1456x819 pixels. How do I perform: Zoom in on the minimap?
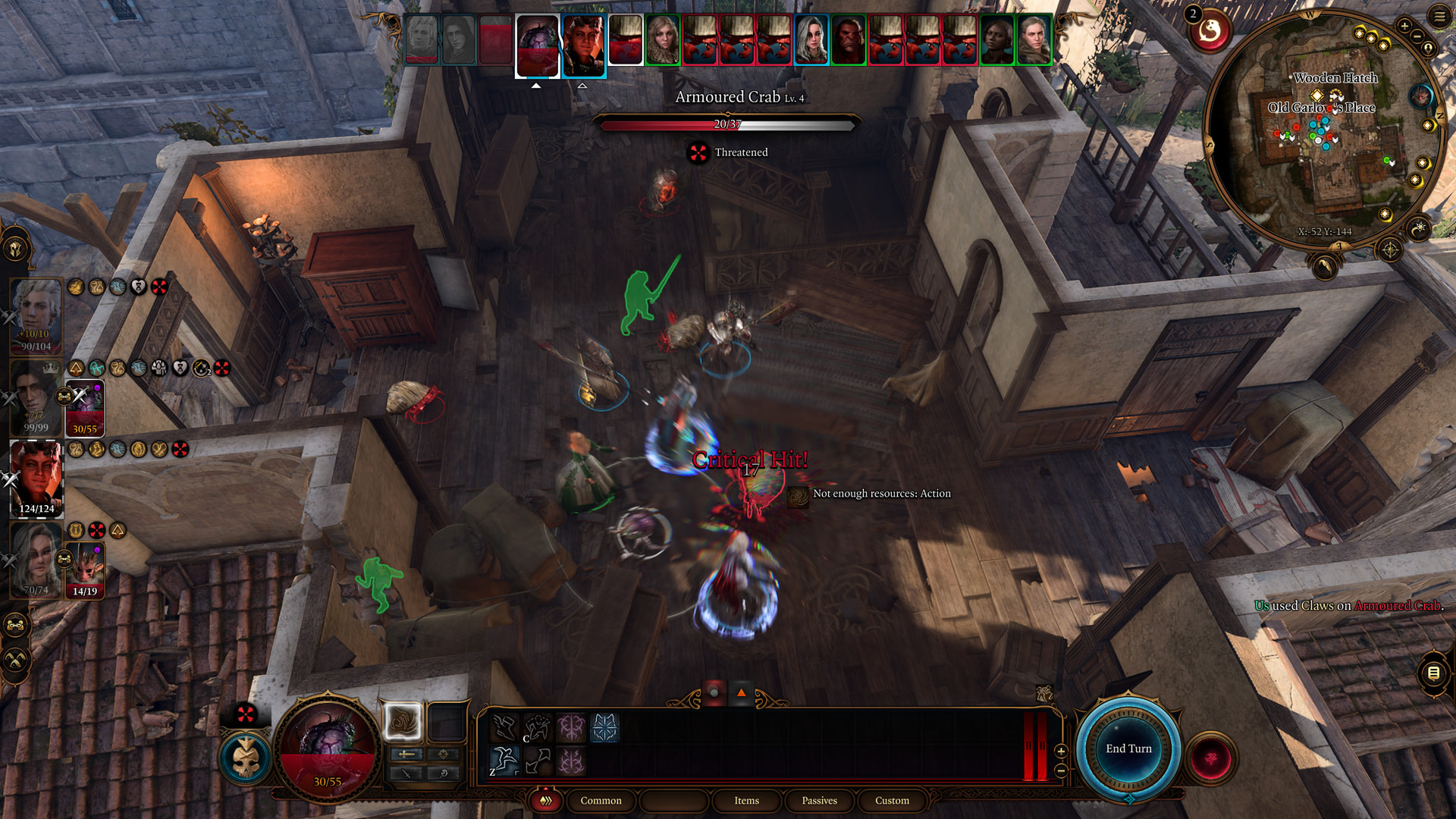click(1404, 26)
